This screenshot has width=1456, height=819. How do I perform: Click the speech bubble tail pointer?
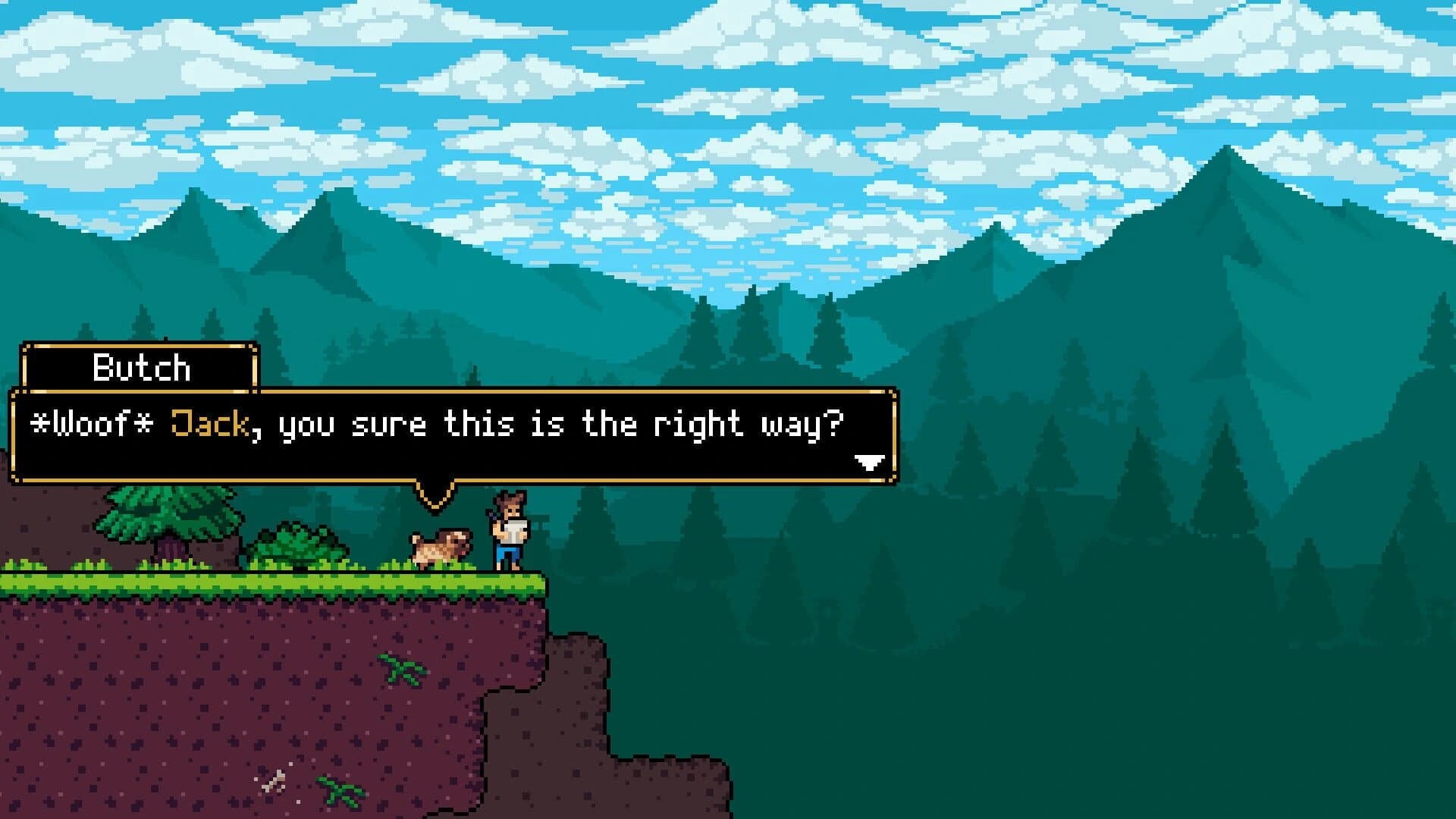pyautogui.click(x=434, y=493)
